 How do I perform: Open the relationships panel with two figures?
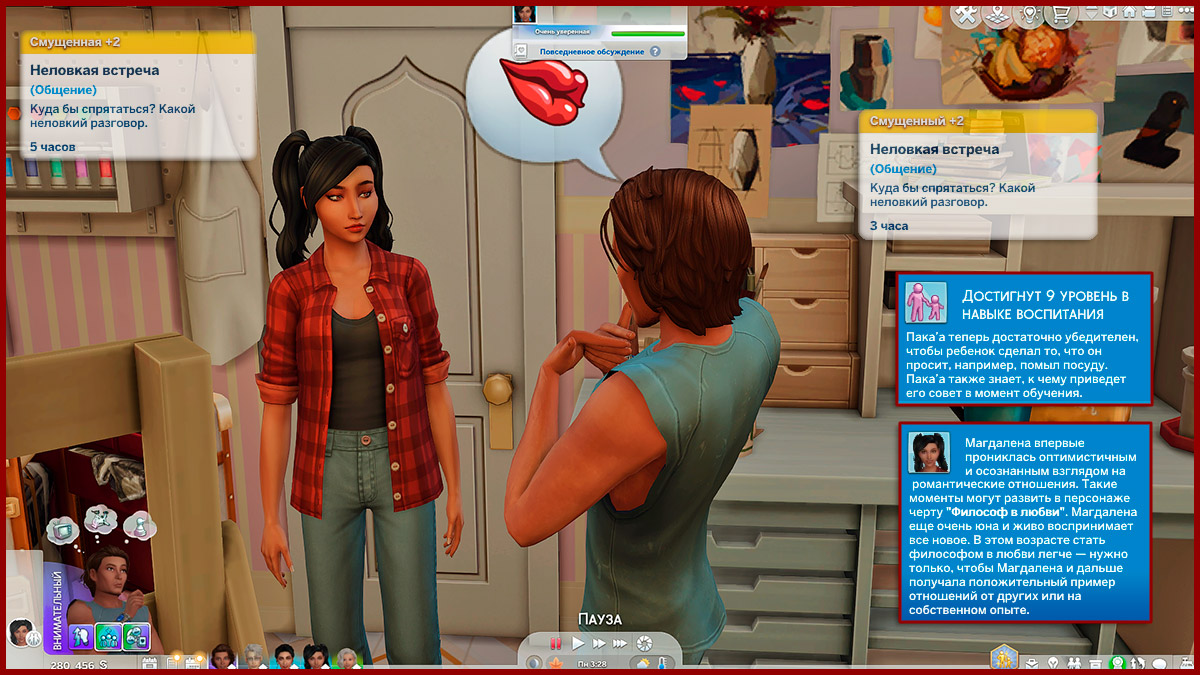pyautogui.click(x=1074, y=664)
